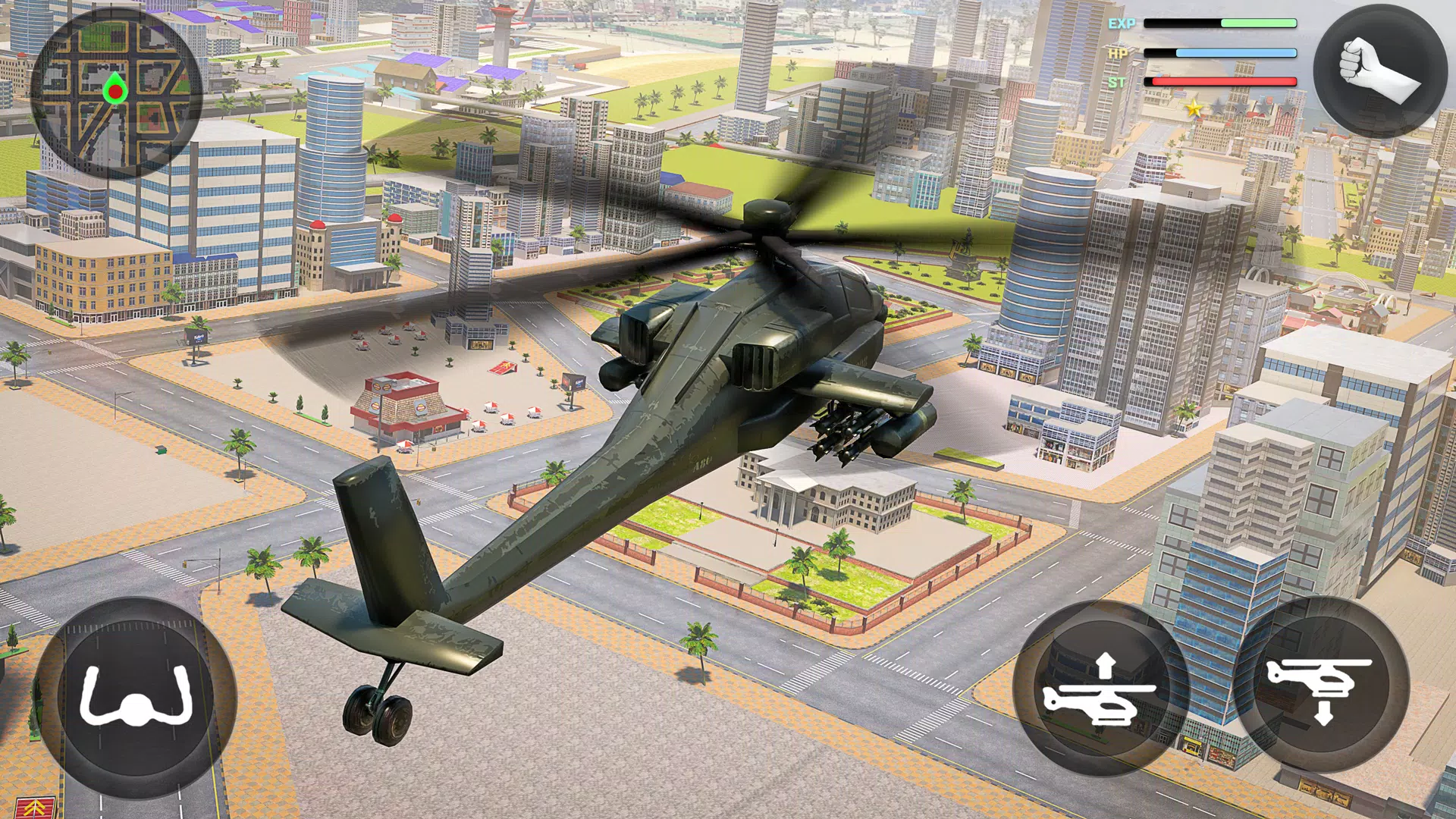Ascend with the helicopter up-arrow button
1456x819 pixels.
click(1099, 689)
